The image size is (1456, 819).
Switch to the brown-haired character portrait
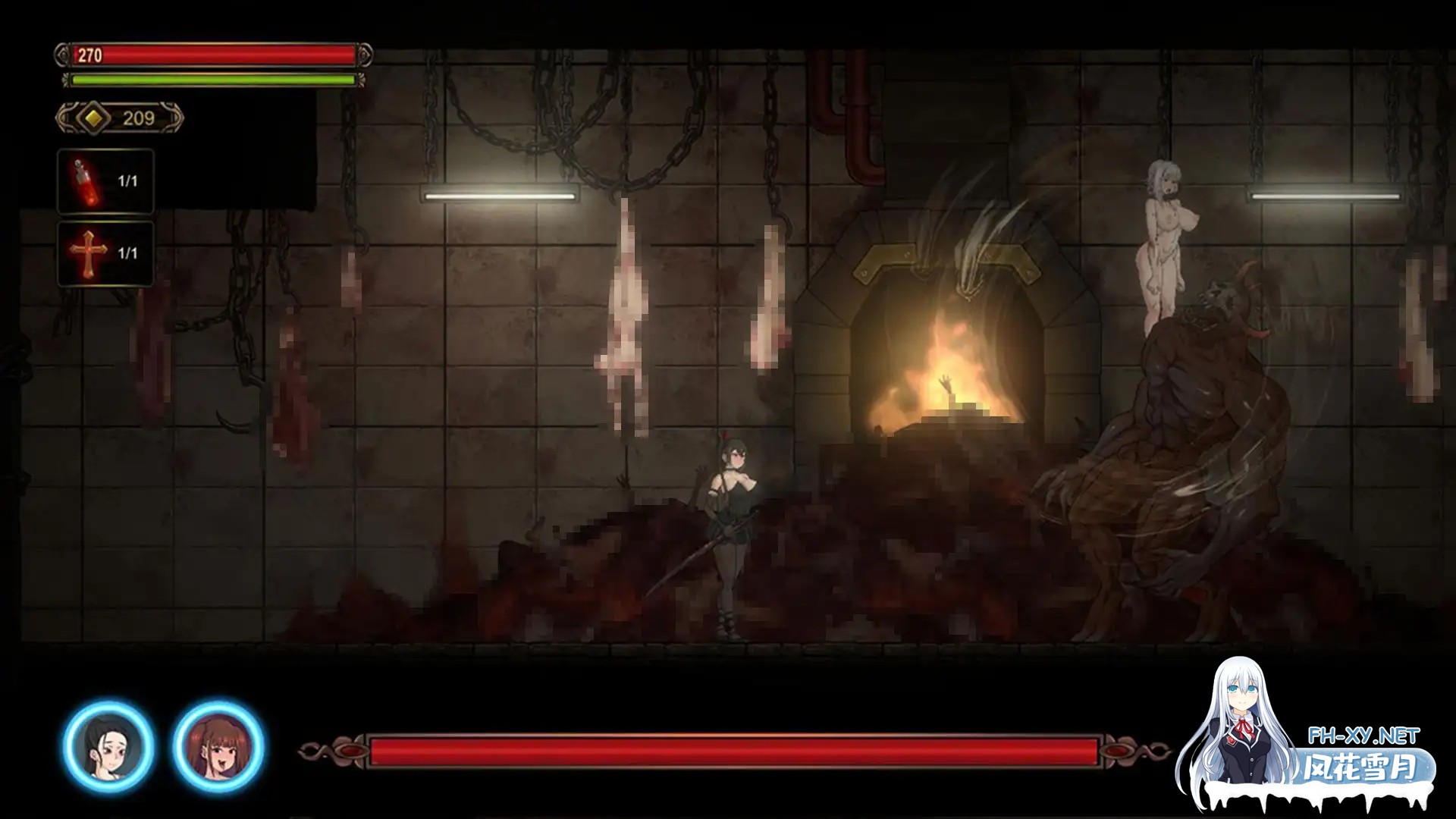coord(218,746)
